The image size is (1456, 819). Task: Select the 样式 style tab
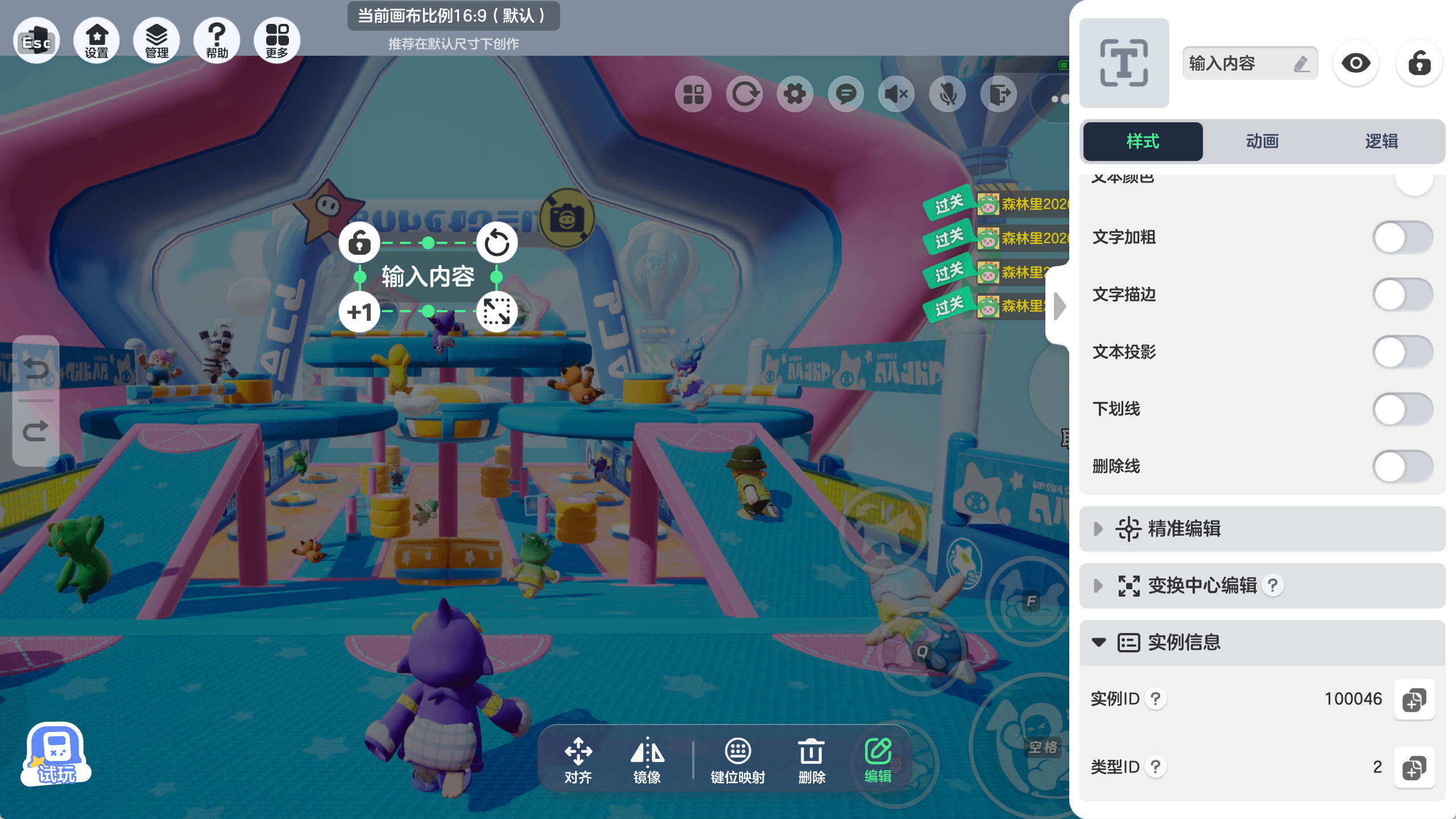click(x=1143, y=141)
